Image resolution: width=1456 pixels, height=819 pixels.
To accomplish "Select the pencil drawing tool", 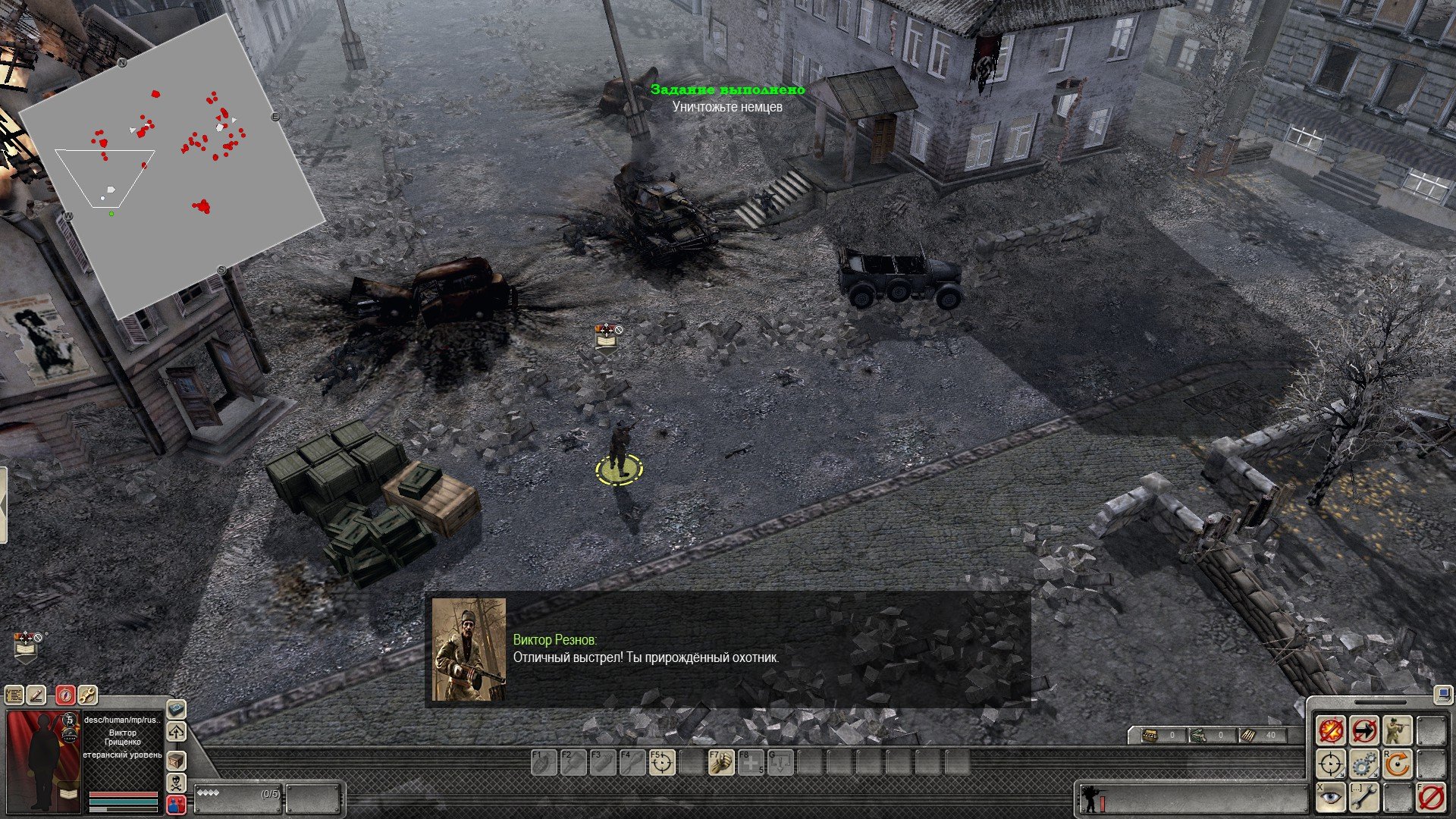I will (36, 694).
